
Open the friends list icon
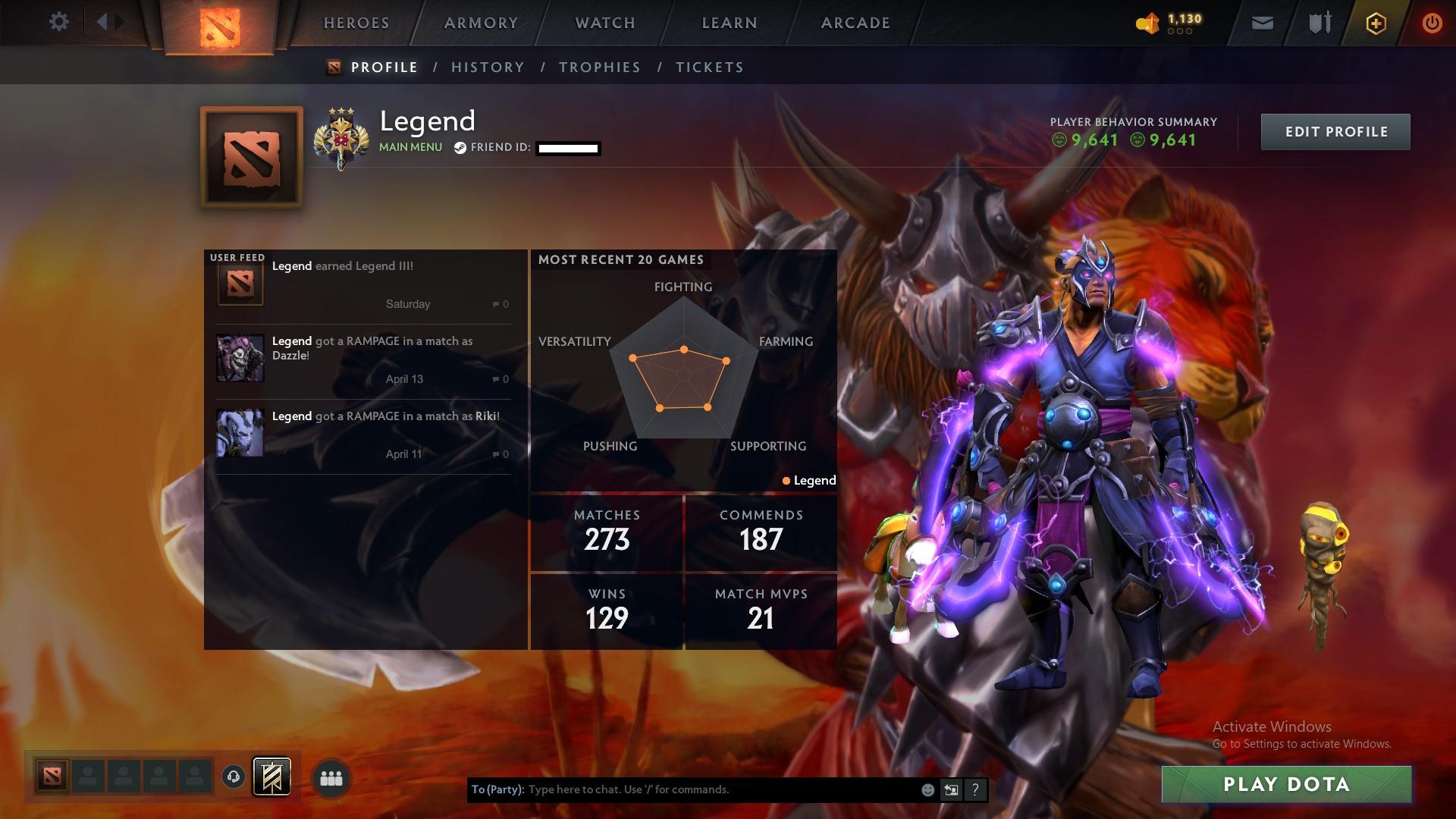330,778
